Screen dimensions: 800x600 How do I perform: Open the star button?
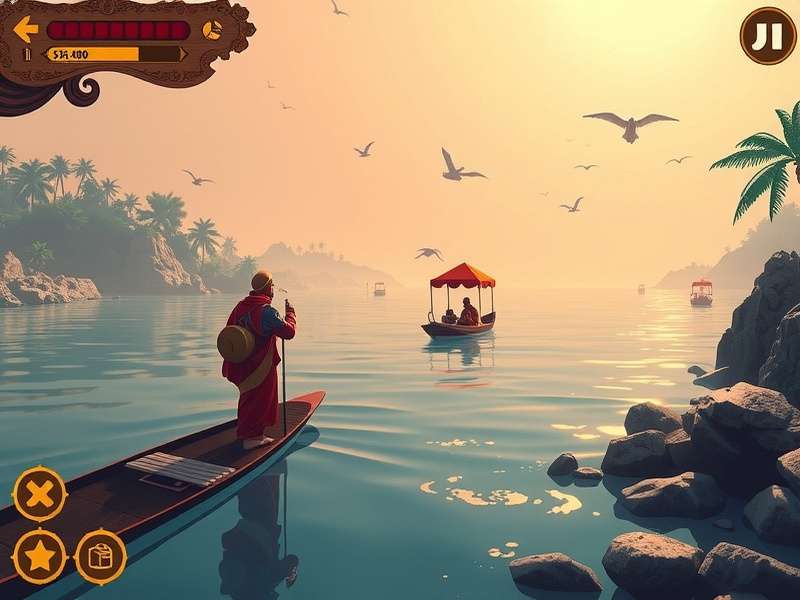pos(40,556)
